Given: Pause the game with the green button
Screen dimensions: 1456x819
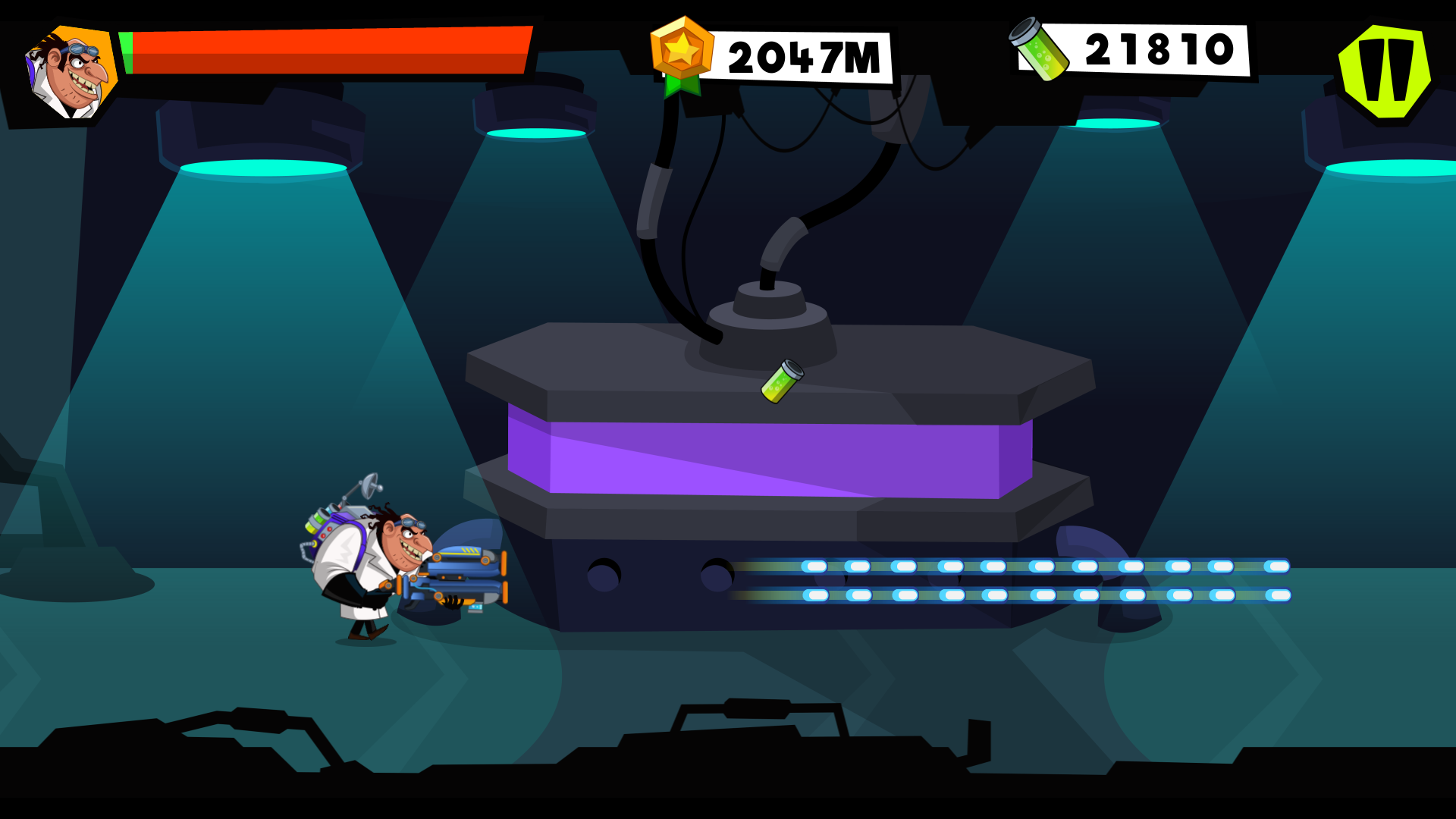Looking at the screenshot, I should point(1384,71).
